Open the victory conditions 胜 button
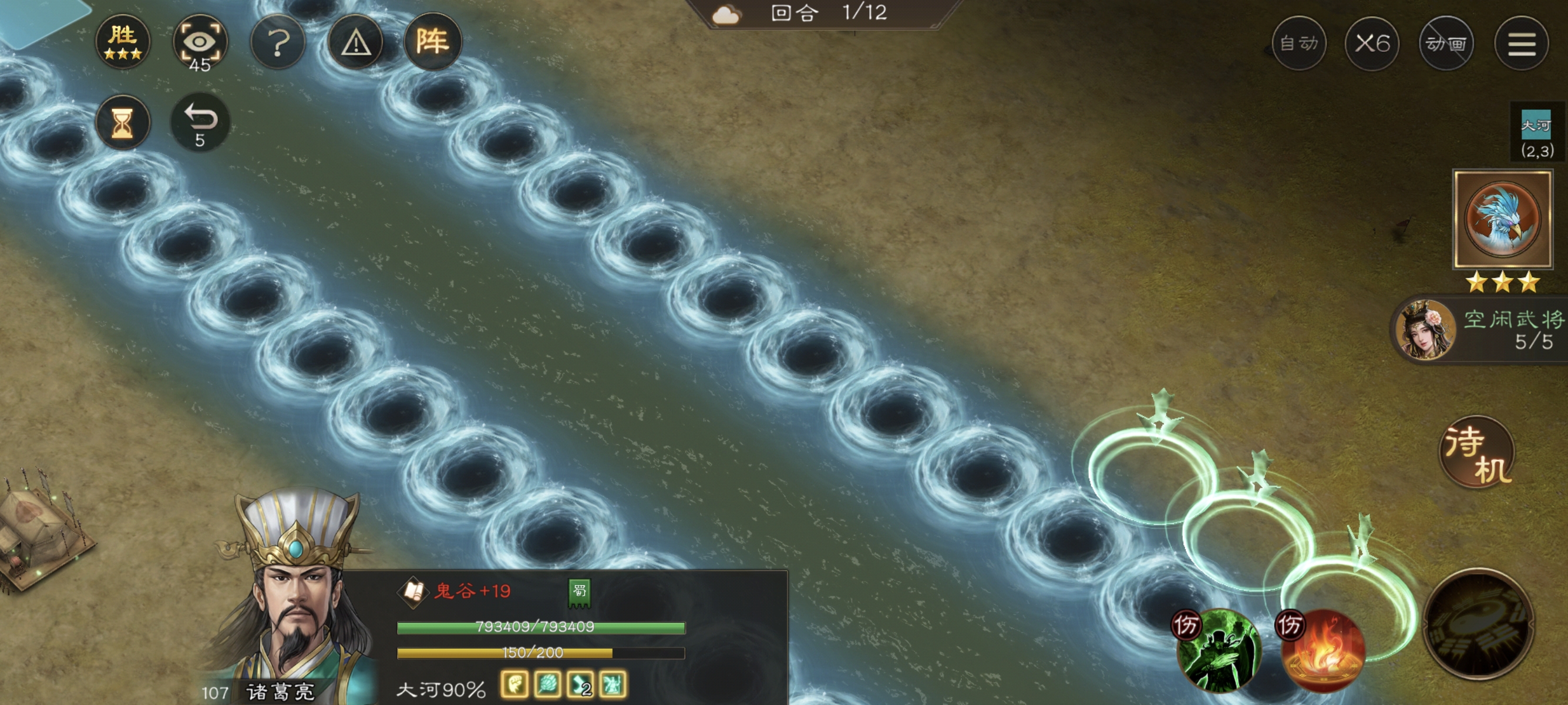1568x705 pixels. click(x=123, y=41)
